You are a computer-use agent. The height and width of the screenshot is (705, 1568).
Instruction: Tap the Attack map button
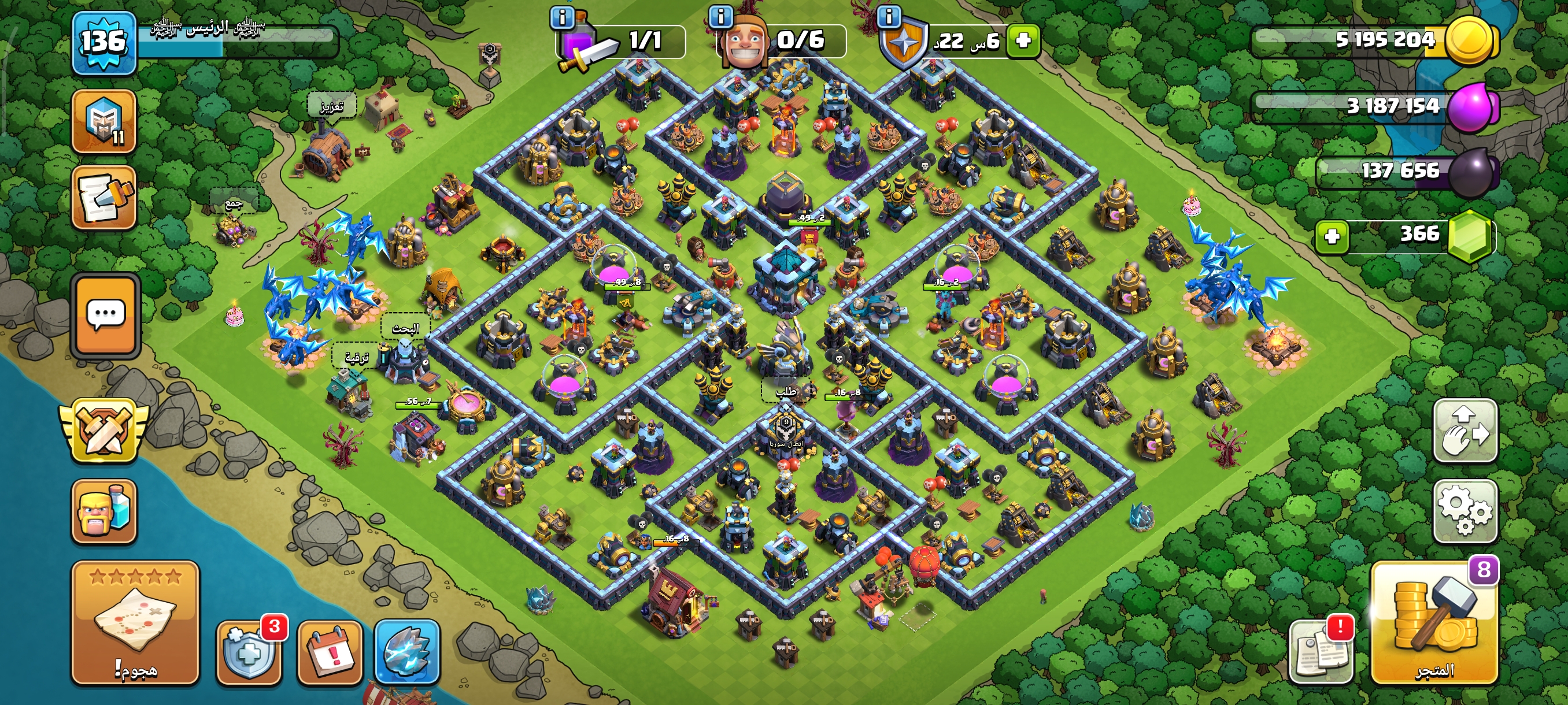pyautogui.click(x=135, y=622)
